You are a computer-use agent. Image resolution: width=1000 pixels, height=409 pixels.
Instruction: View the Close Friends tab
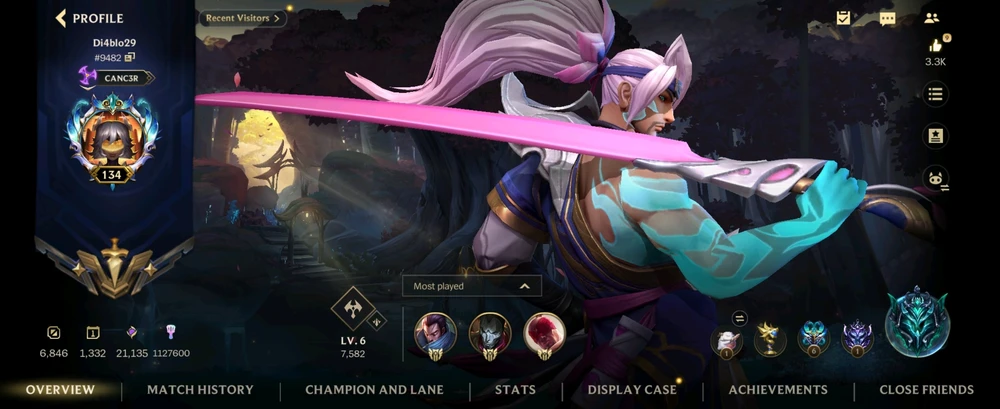pos(926,390)
